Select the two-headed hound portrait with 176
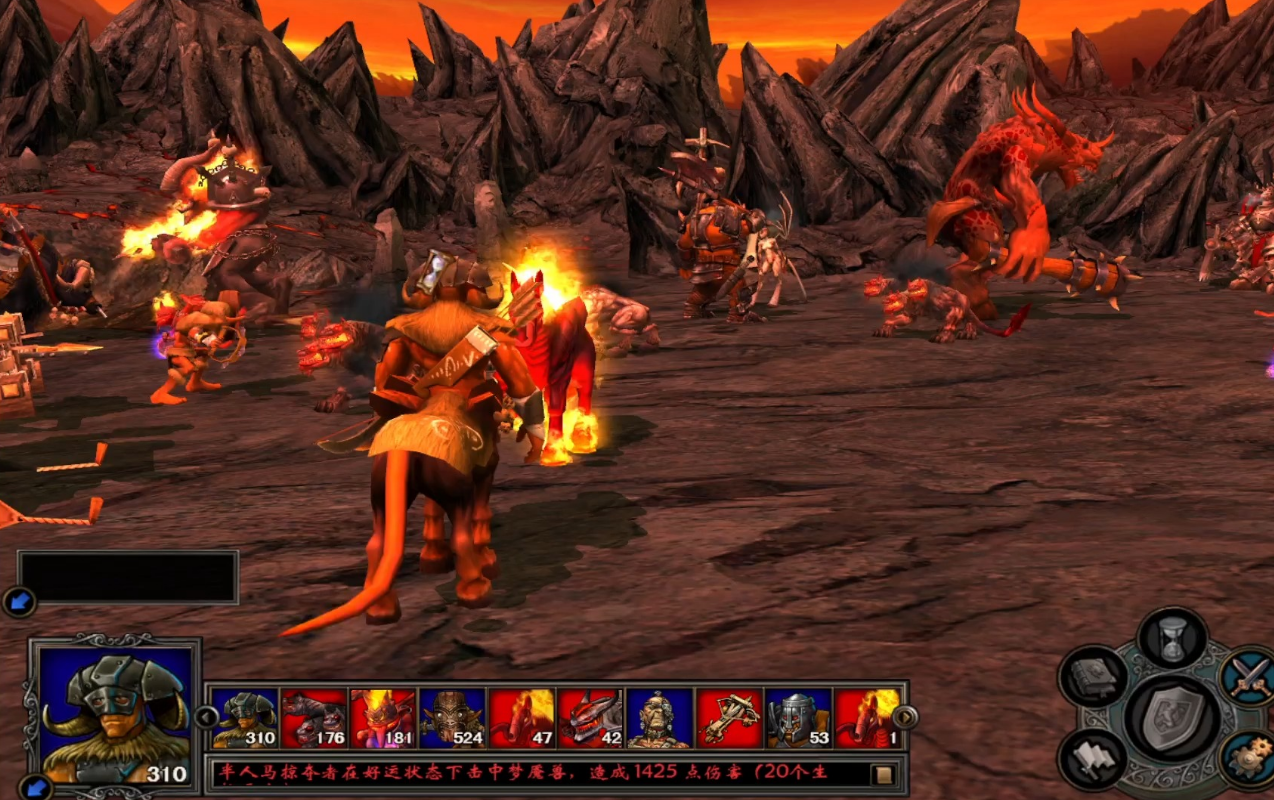The width and height of the screenshot is (1274, 800). [314, 718]
